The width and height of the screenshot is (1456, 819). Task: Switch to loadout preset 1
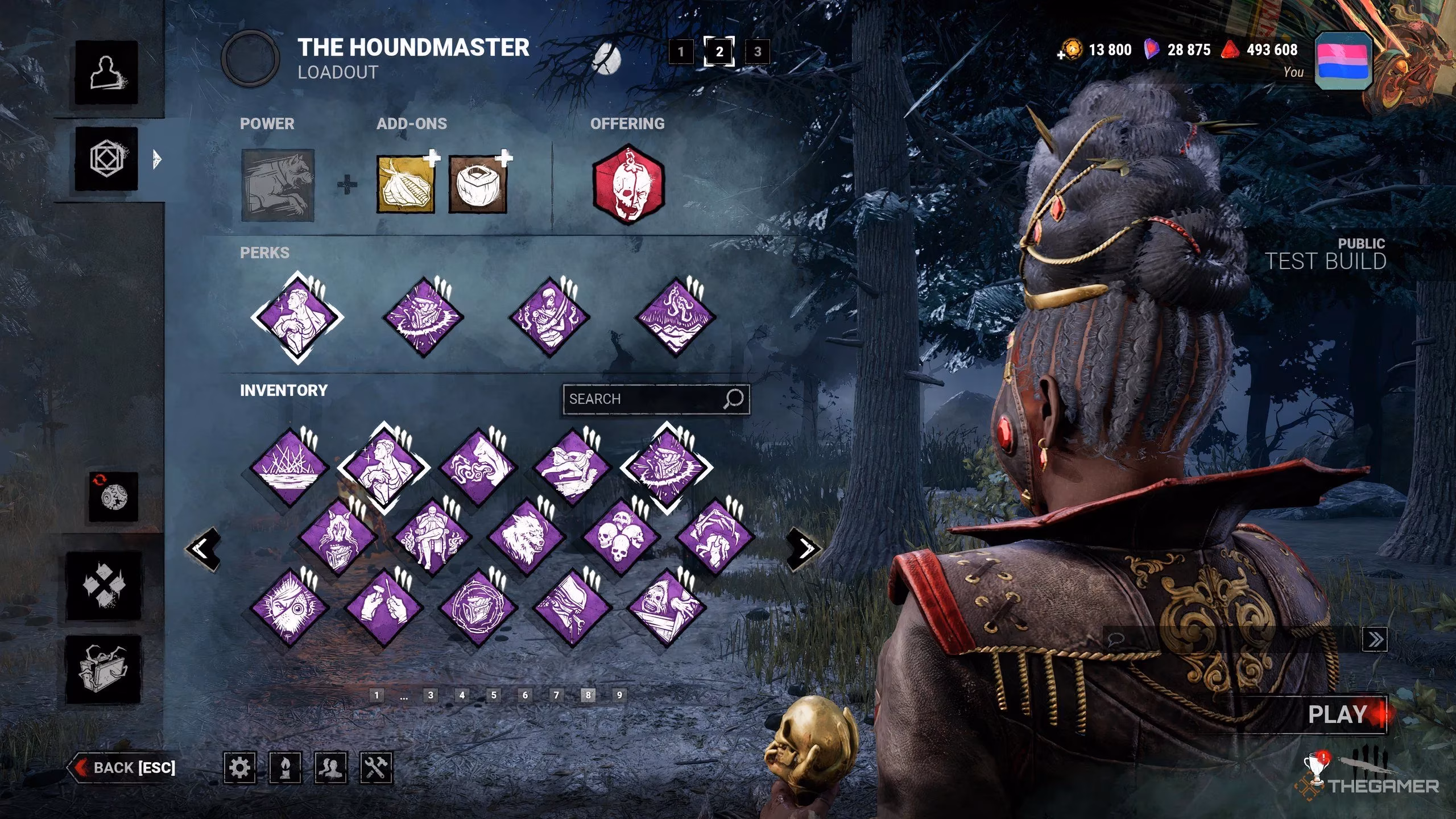681,52
